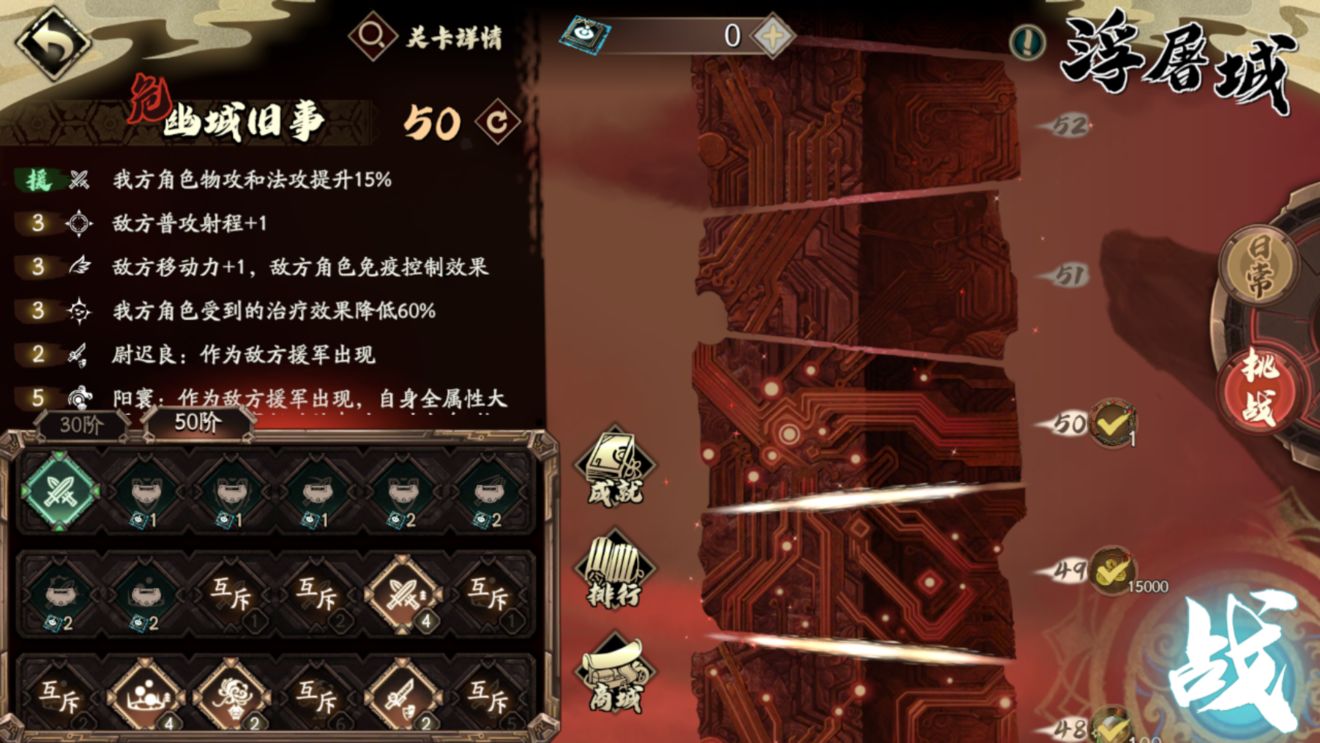Select floor 52 on the tower
Image resolution: width=1320 pixels, height=743 pixels.
[x=1067, y=126]
